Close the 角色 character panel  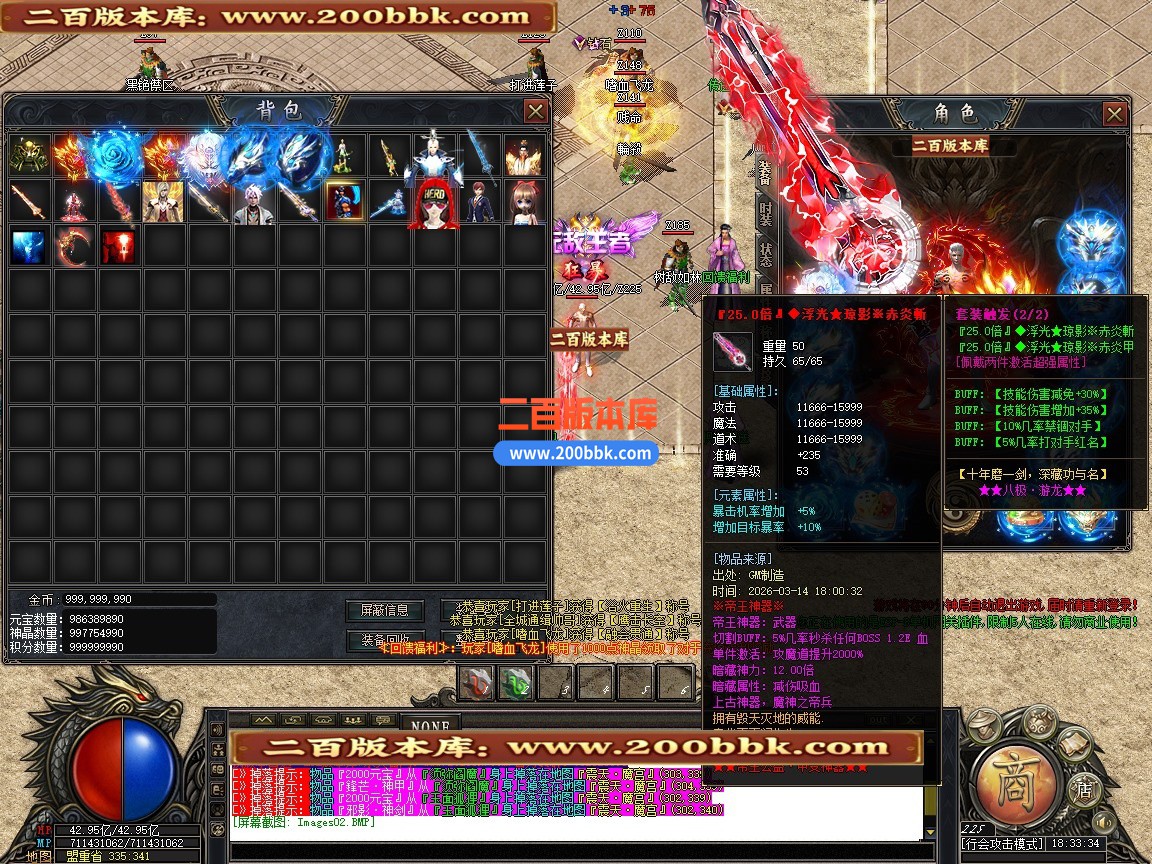tap(1115, 114)
